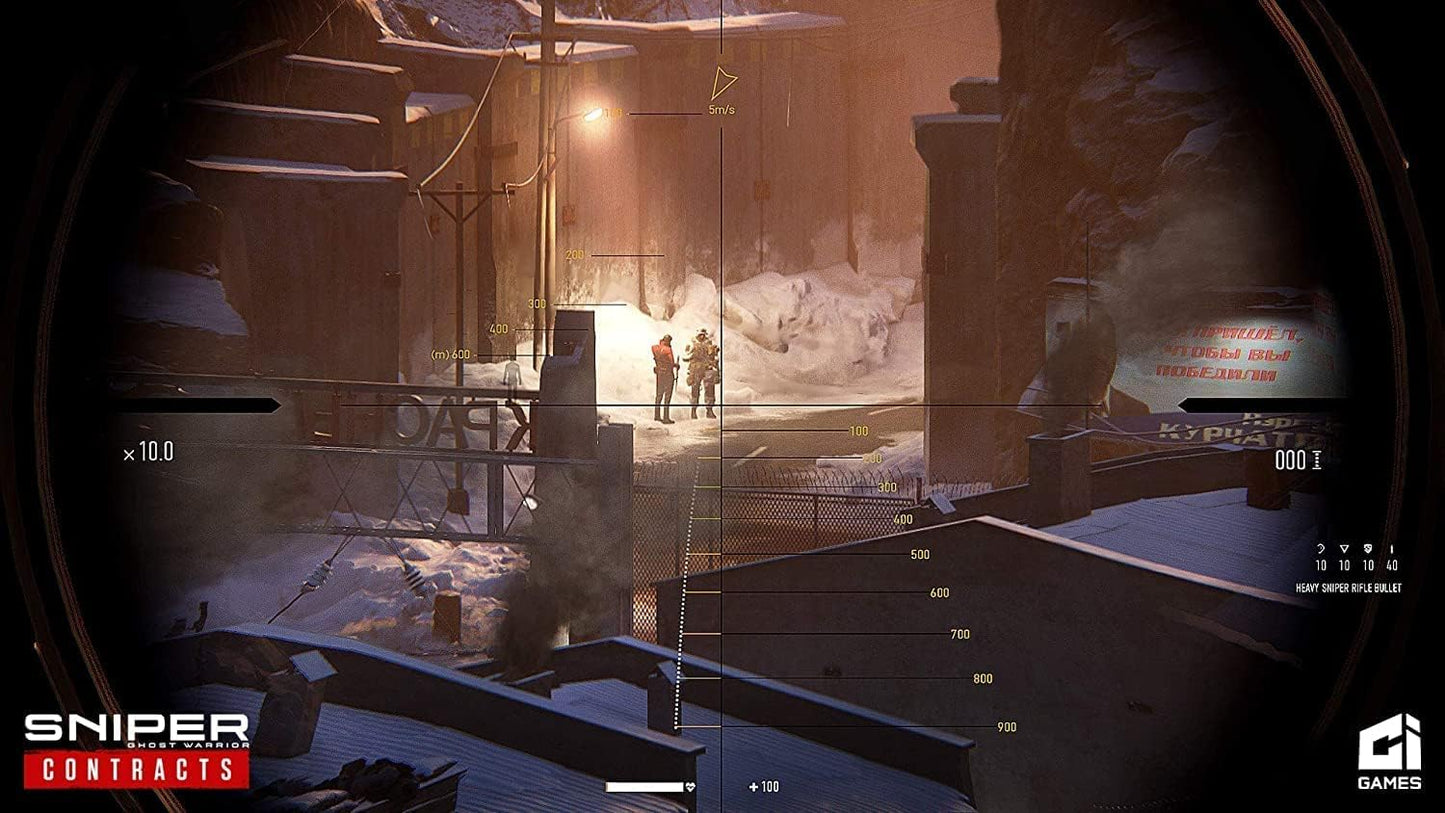Click the red CONTRACTS banner
The height and width of the screenshot is (813, 1445).
click(x=138, y=772)
